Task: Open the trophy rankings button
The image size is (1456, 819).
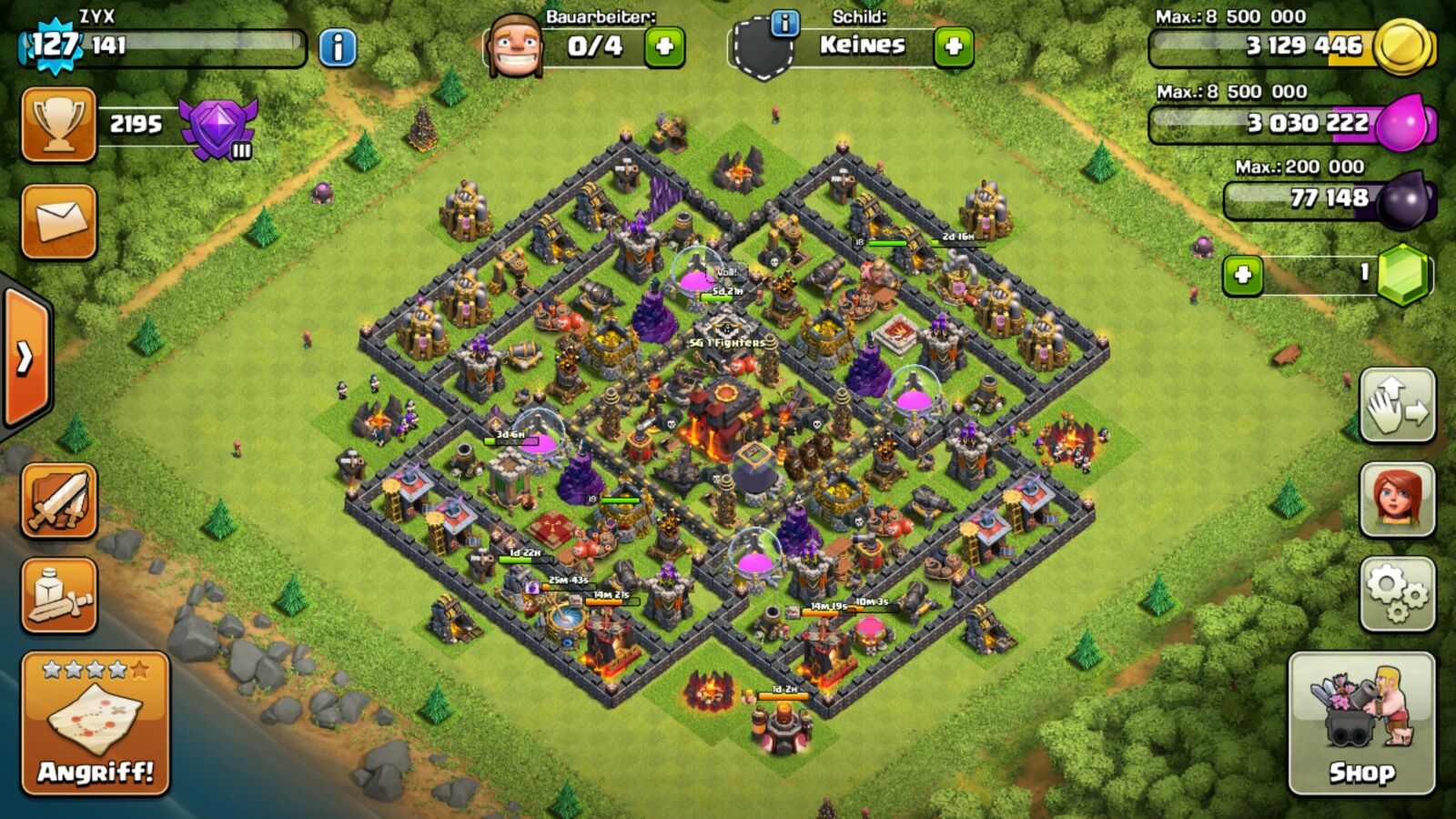Action: (59, 126)
